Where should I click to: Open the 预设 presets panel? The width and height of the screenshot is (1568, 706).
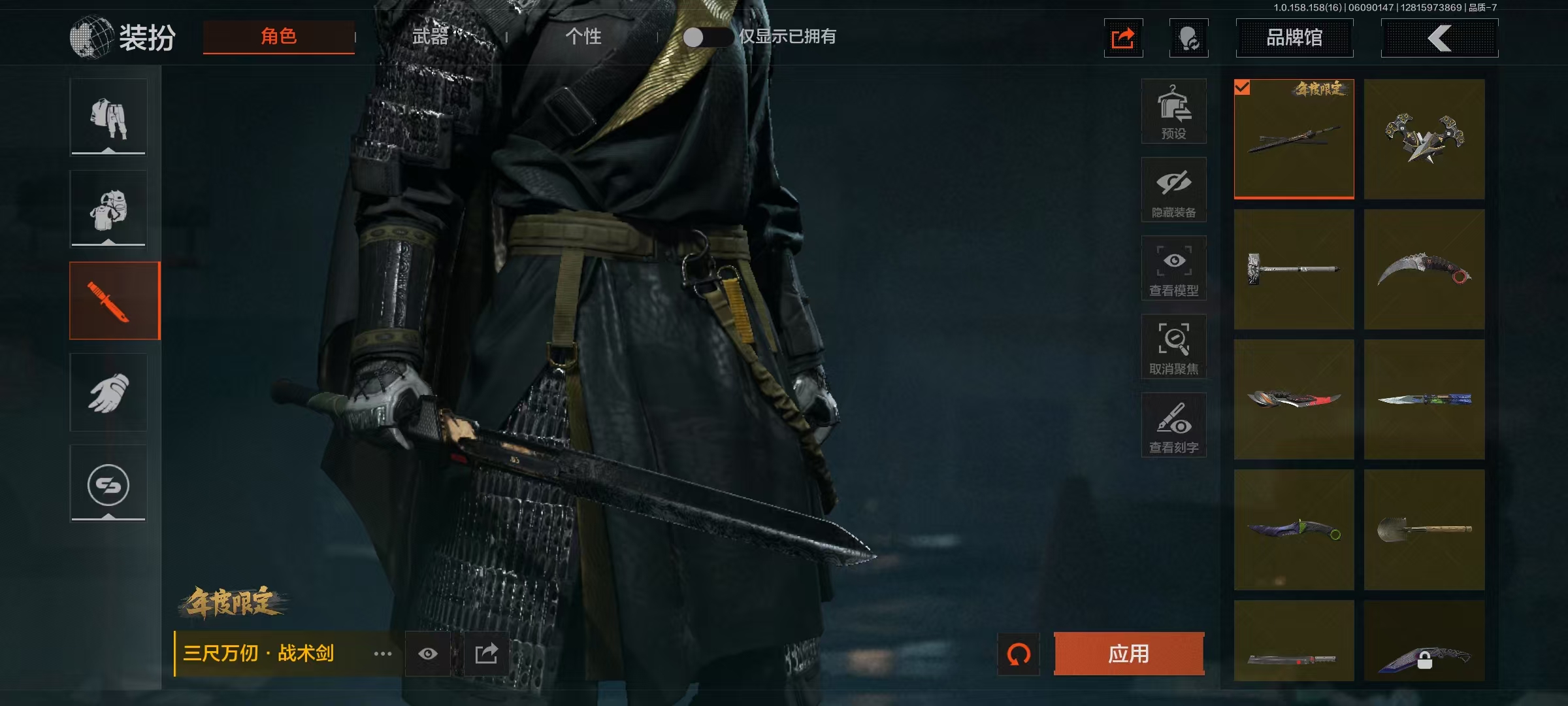tap(1173, 112)
